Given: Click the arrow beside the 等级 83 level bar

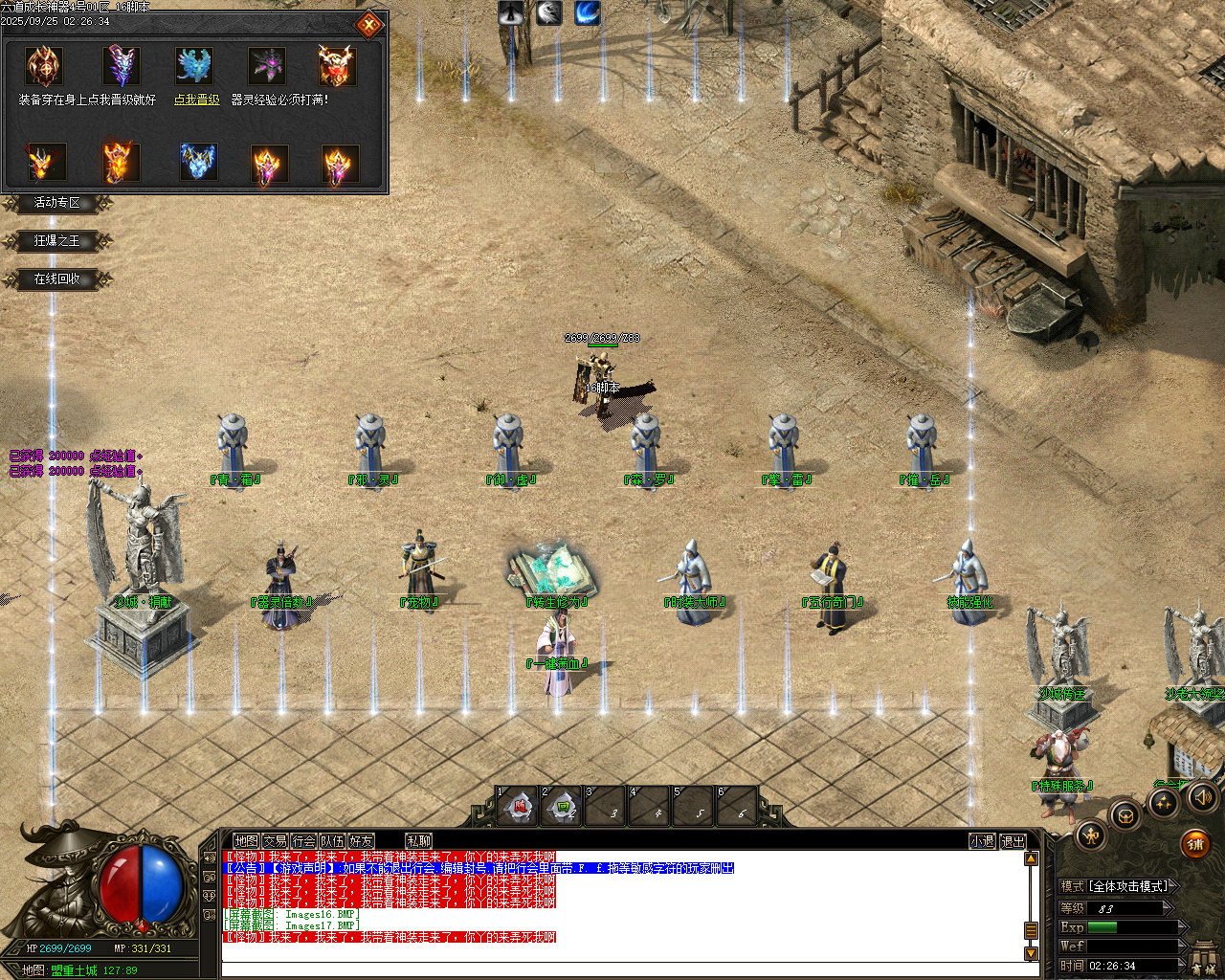Looking at the screenshot, I should pos(1167,907).
